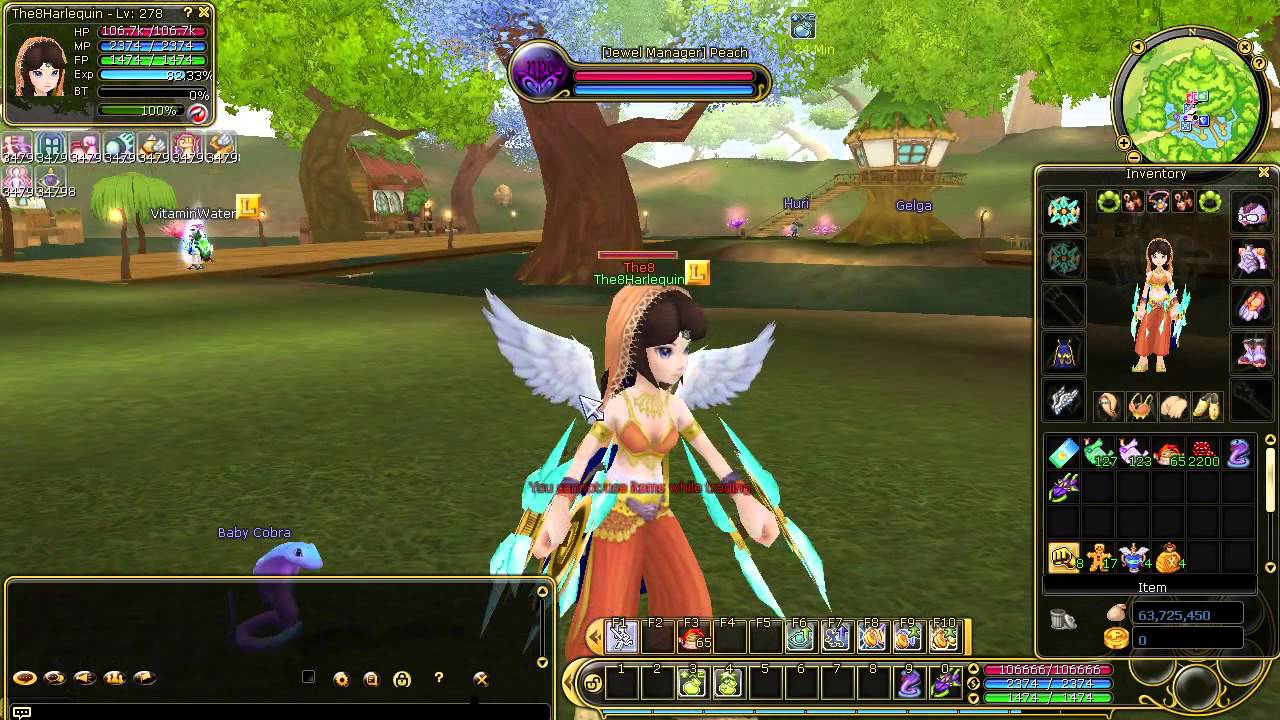Use the green potion in slot 3

point(692,683)
